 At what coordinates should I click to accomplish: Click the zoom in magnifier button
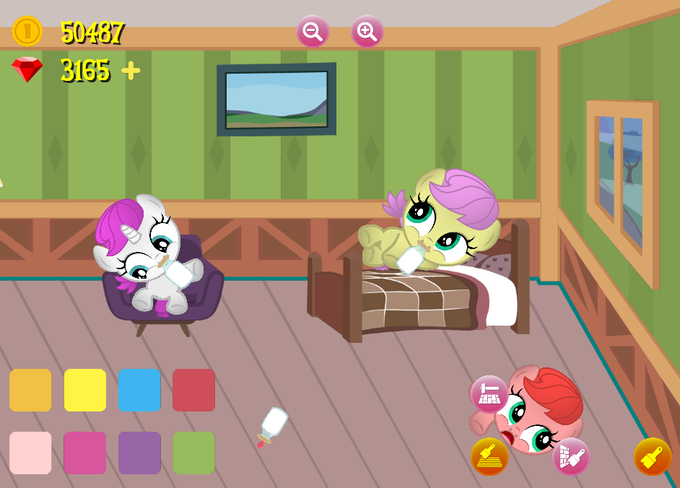point(367,31)
